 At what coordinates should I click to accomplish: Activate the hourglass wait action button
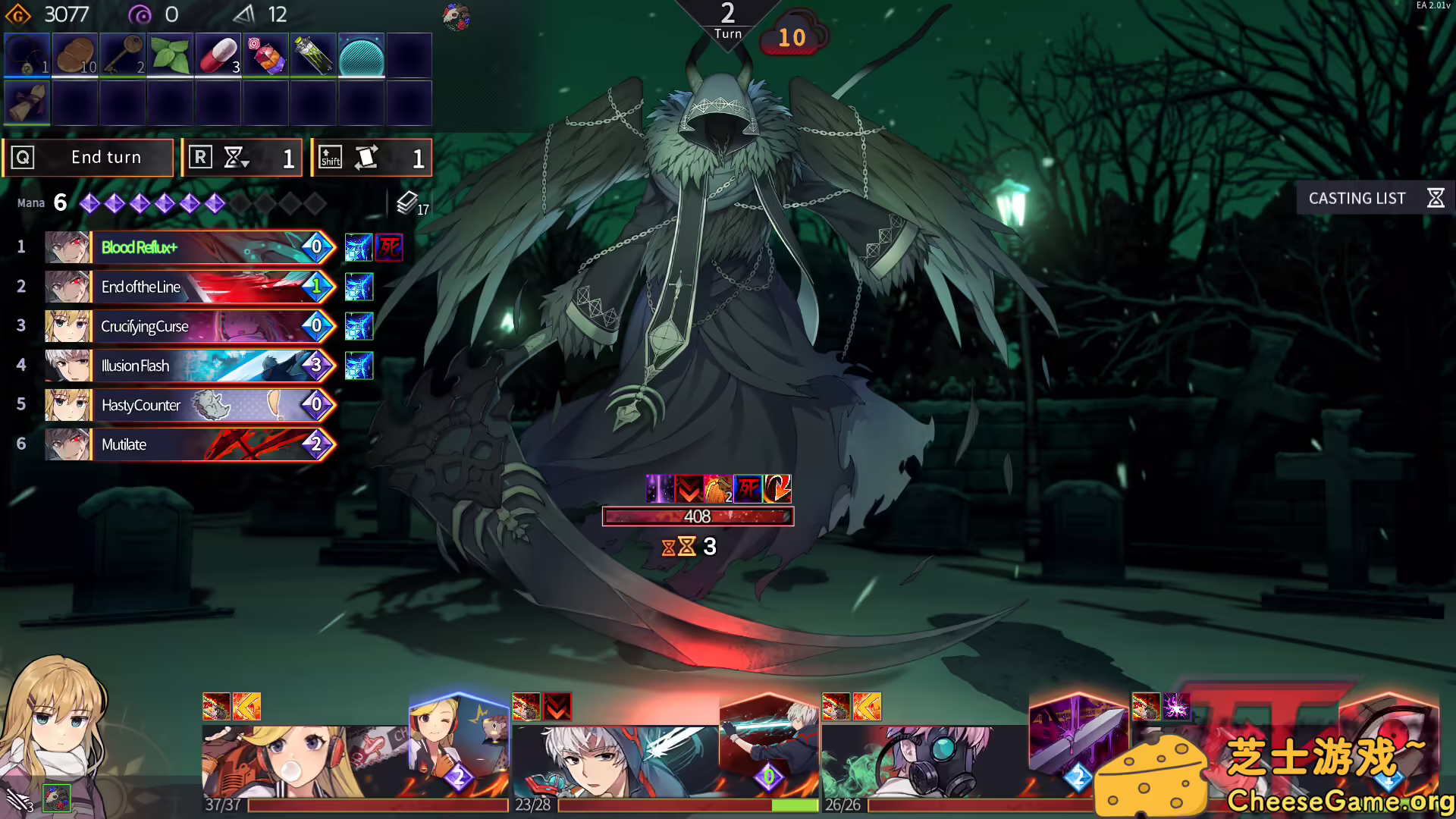point(243,158)
